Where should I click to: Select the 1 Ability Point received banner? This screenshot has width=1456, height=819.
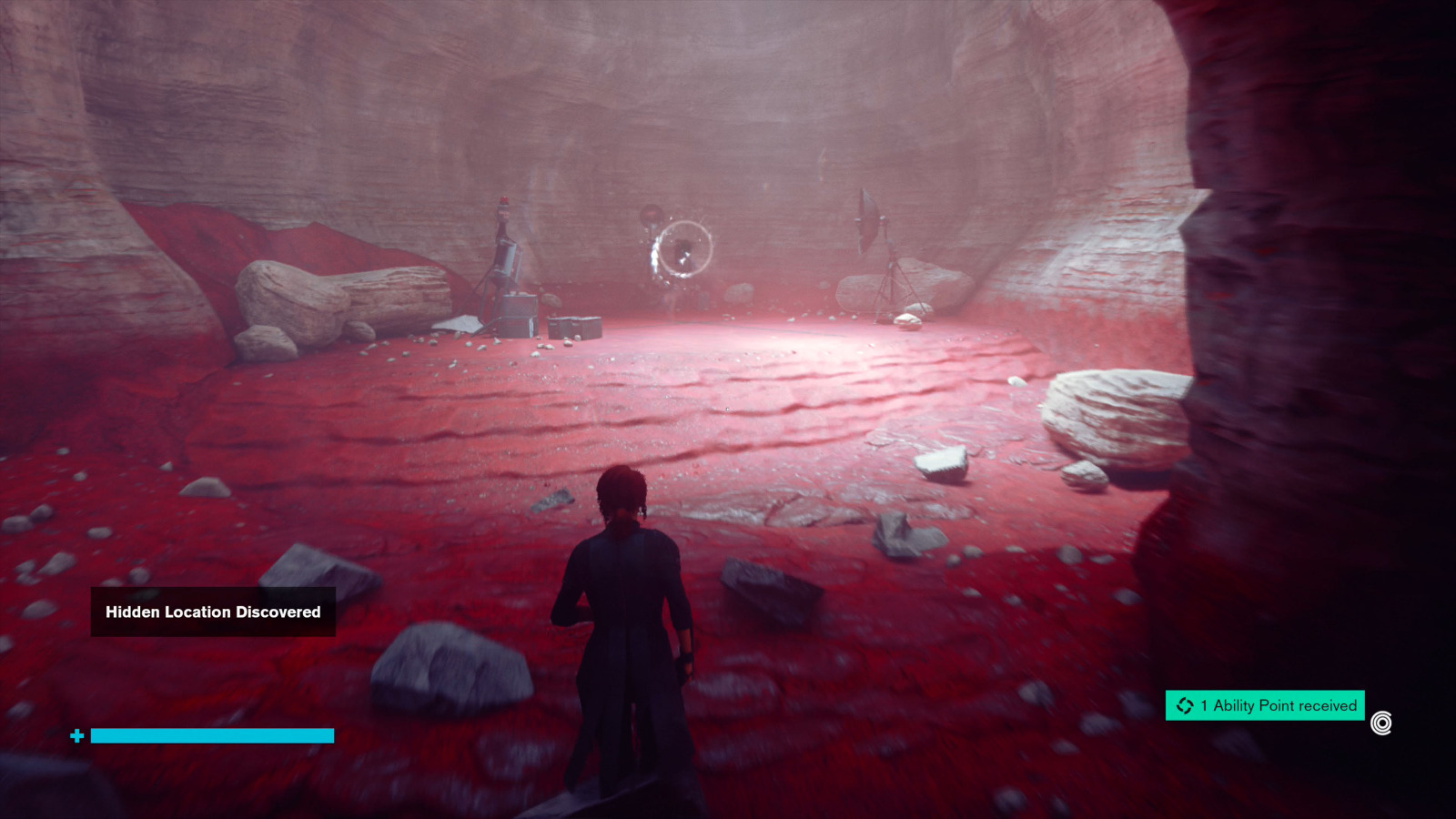1265,705
